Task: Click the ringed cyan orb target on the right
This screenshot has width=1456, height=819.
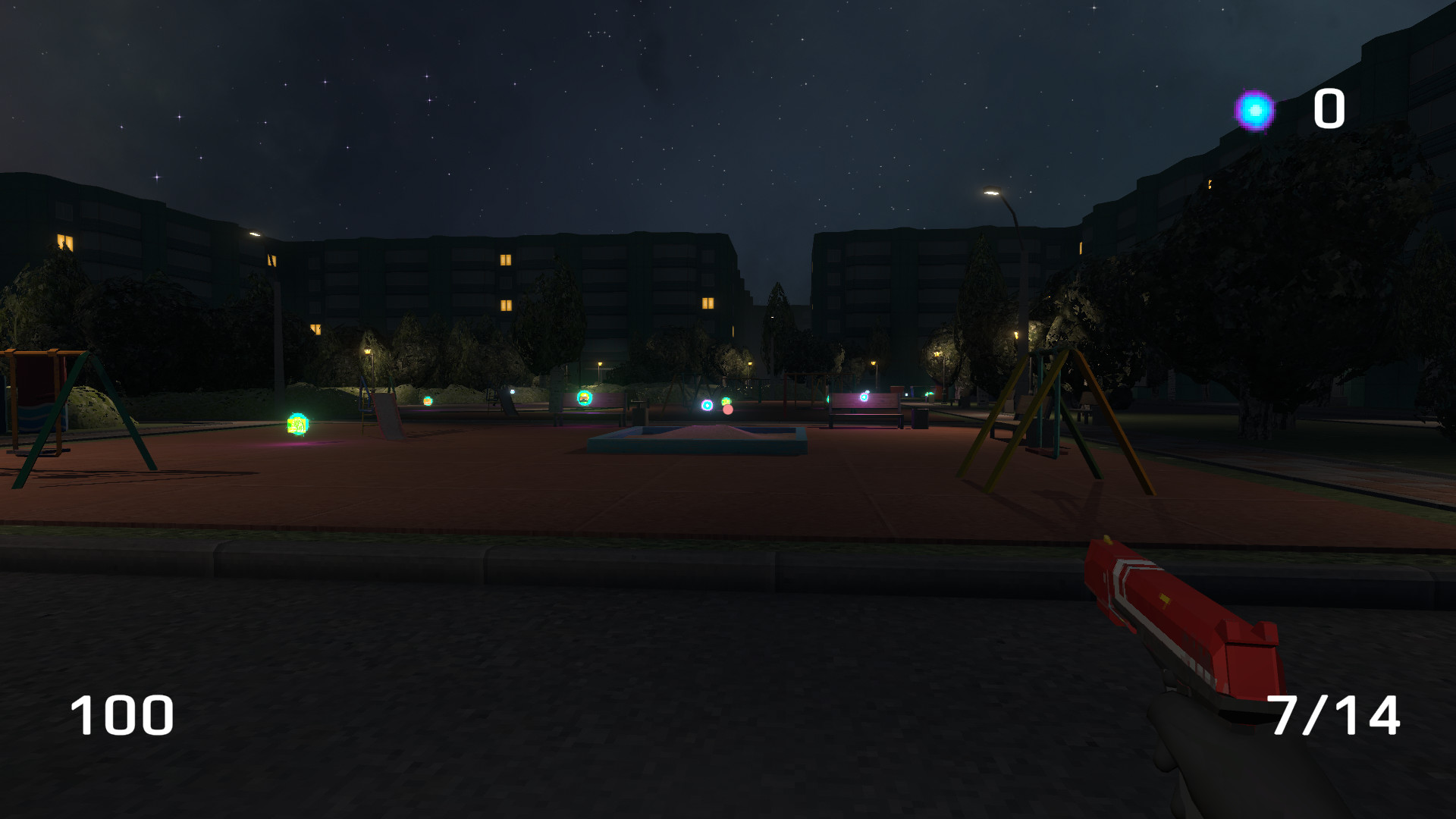Action: click(x=707, y=405)
